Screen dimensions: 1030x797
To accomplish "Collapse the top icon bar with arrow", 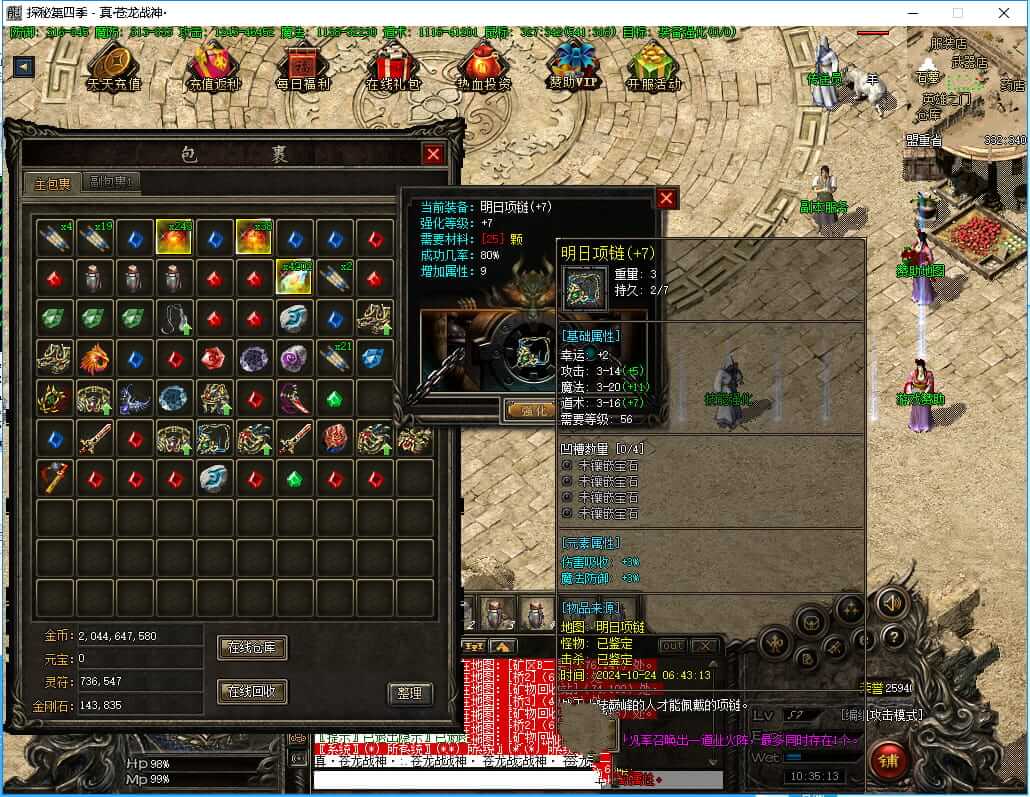I will (x=24, y=66).
